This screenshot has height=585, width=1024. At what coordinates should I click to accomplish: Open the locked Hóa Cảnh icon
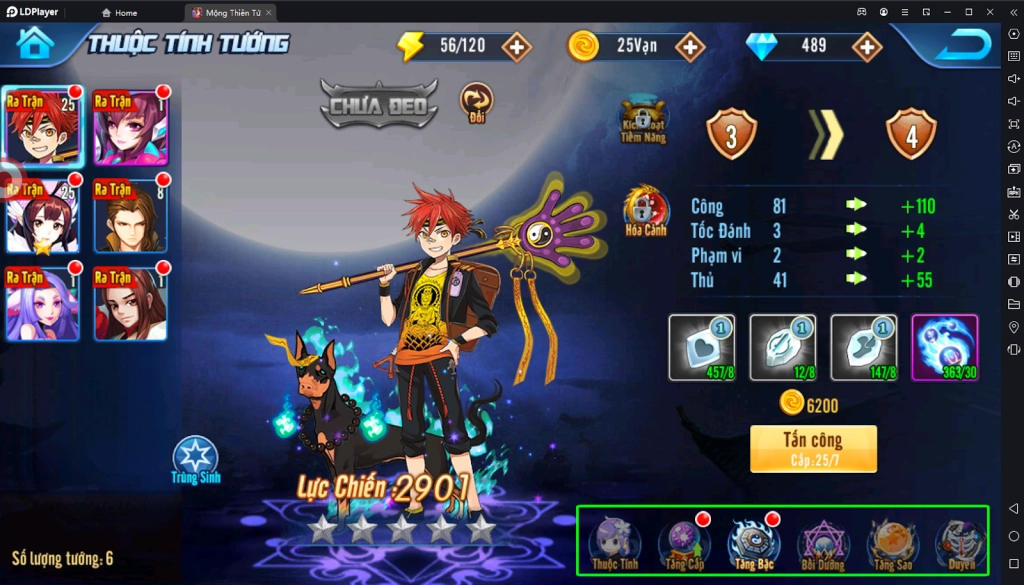[x=646, y=209]
